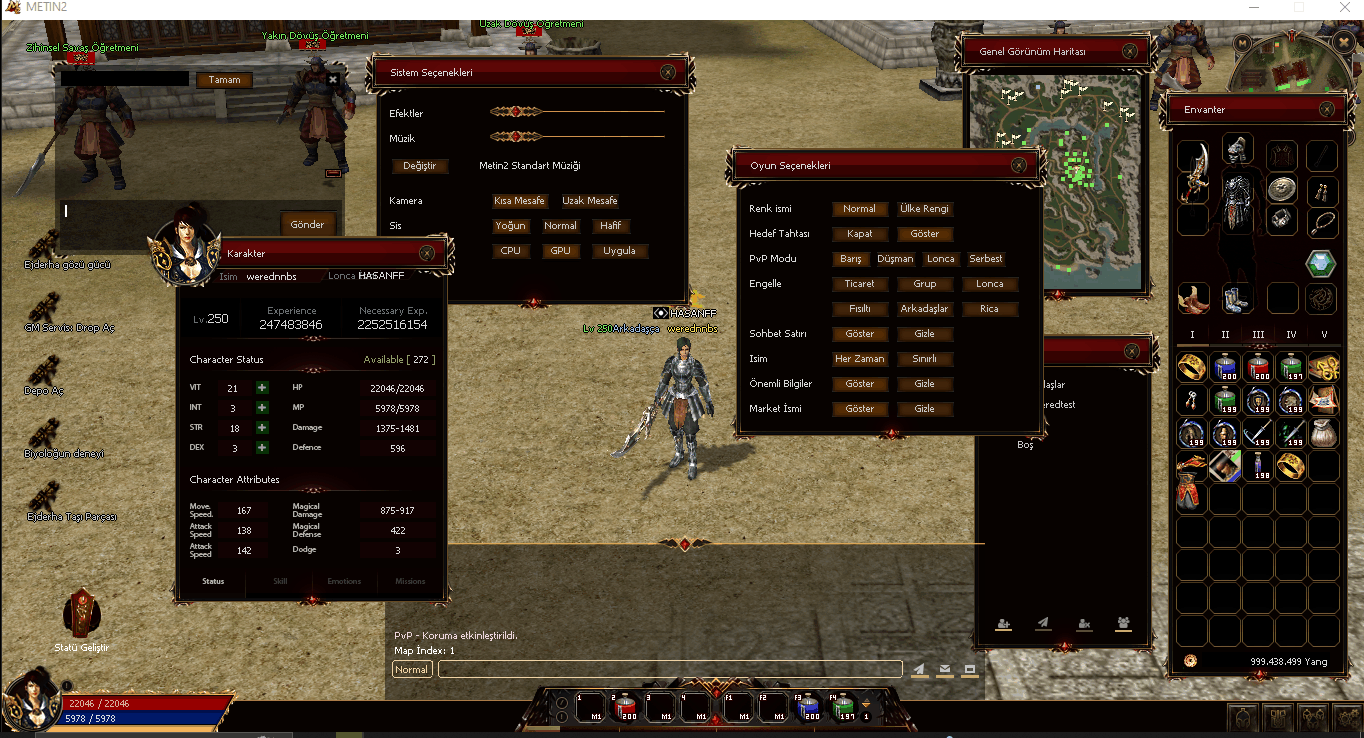Click the helmet icon in the bottom-right corner
The width and height of the screenshot is (1364, 738).
1243,718
